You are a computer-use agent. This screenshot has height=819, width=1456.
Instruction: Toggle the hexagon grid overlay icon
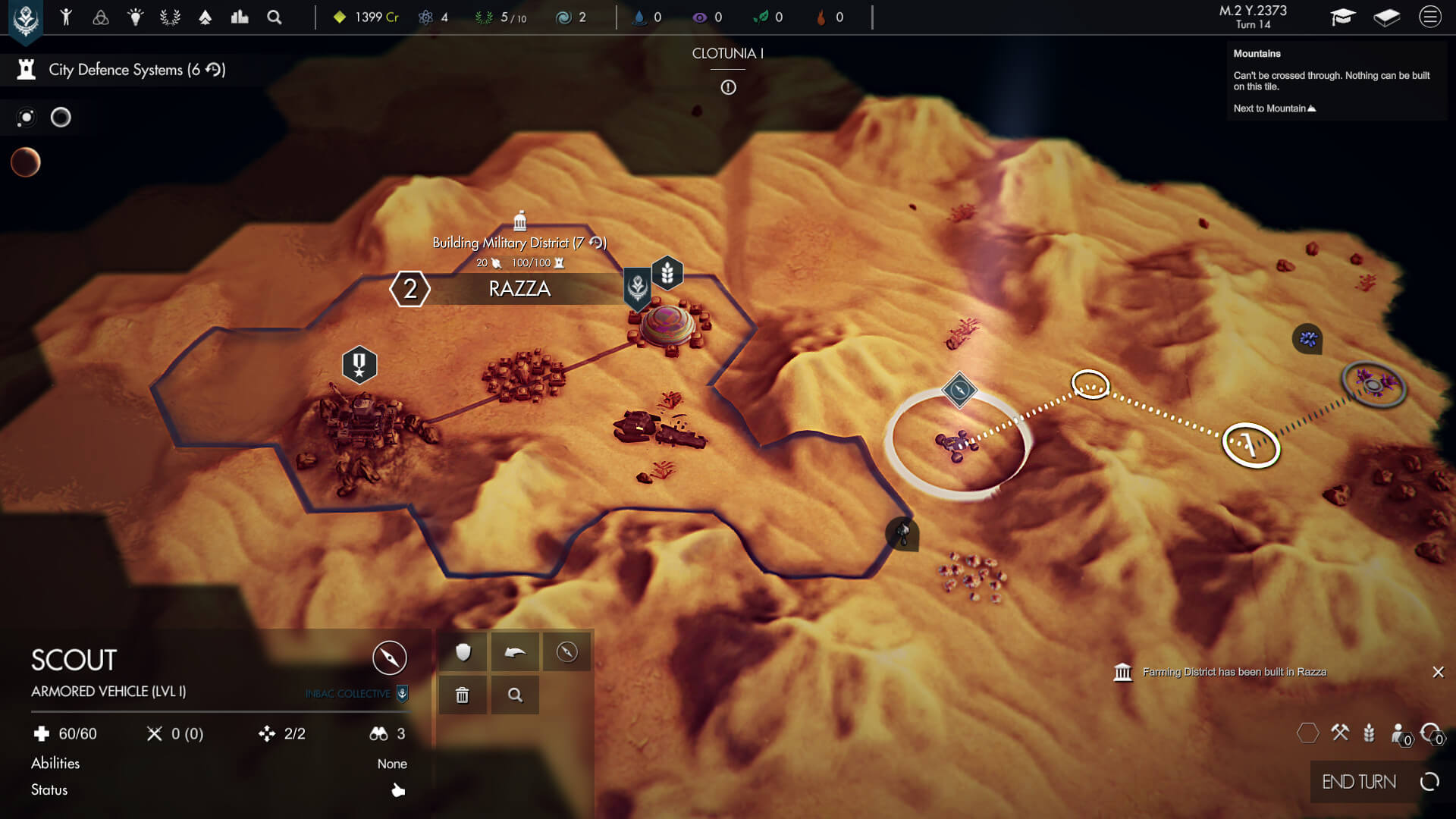[1308, 733]
